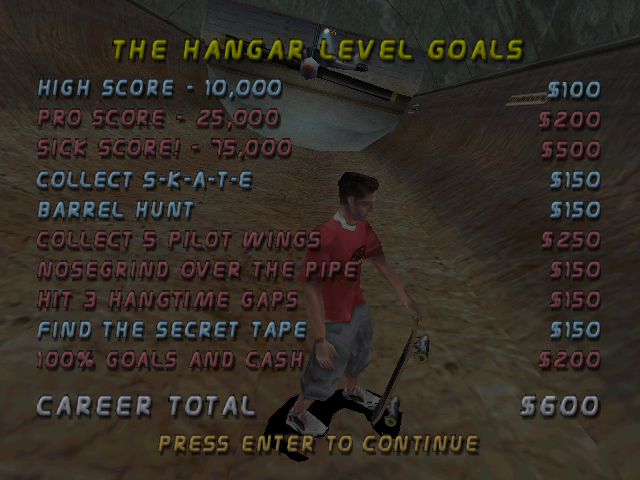Select the 100% Goals and Cash row
This screenshot has height=480, width=640.
click(x=166, y=360)
